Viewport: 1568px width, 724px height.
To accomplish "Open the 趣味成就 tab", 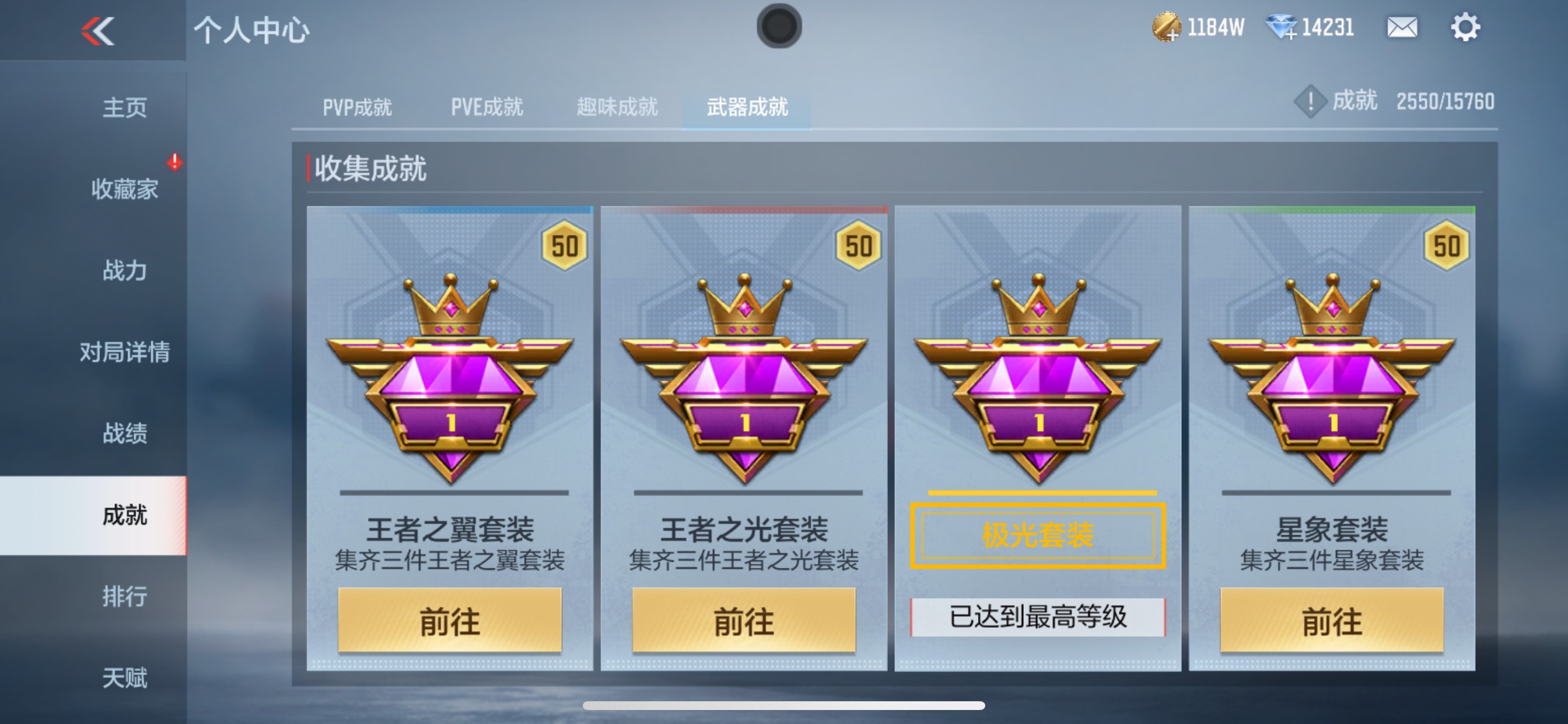I will [616, 107].
